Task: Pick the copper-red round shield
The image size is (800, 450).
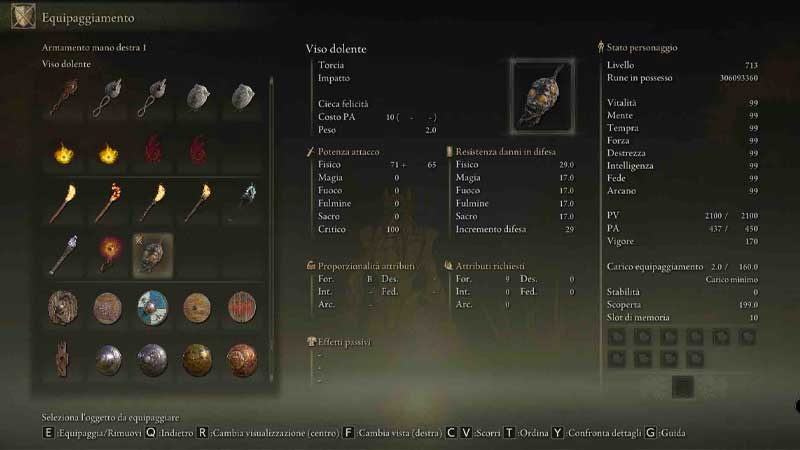Action: [x=242, y=359]
